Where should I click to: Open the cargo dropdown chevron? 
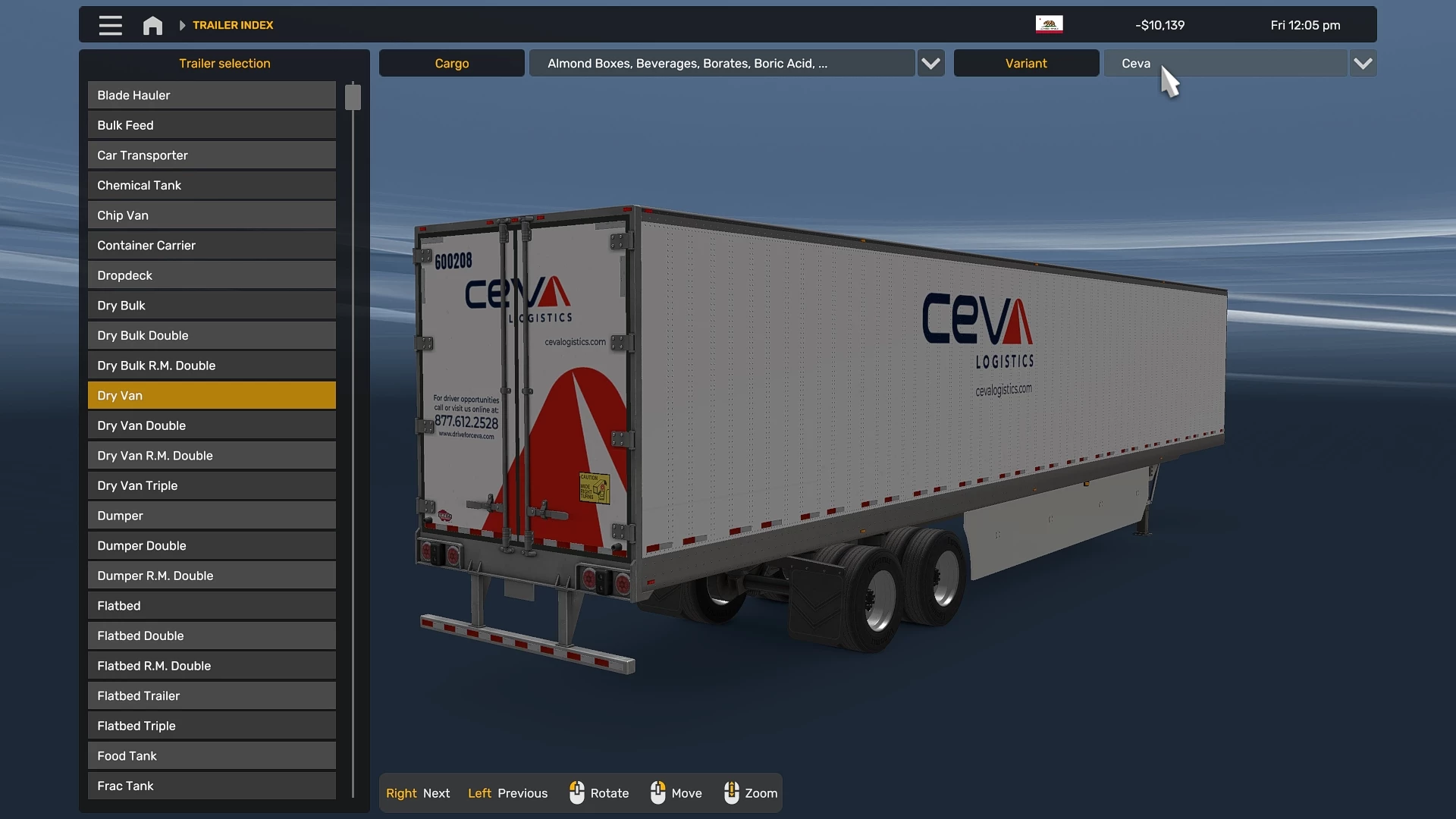coord(930,63)
